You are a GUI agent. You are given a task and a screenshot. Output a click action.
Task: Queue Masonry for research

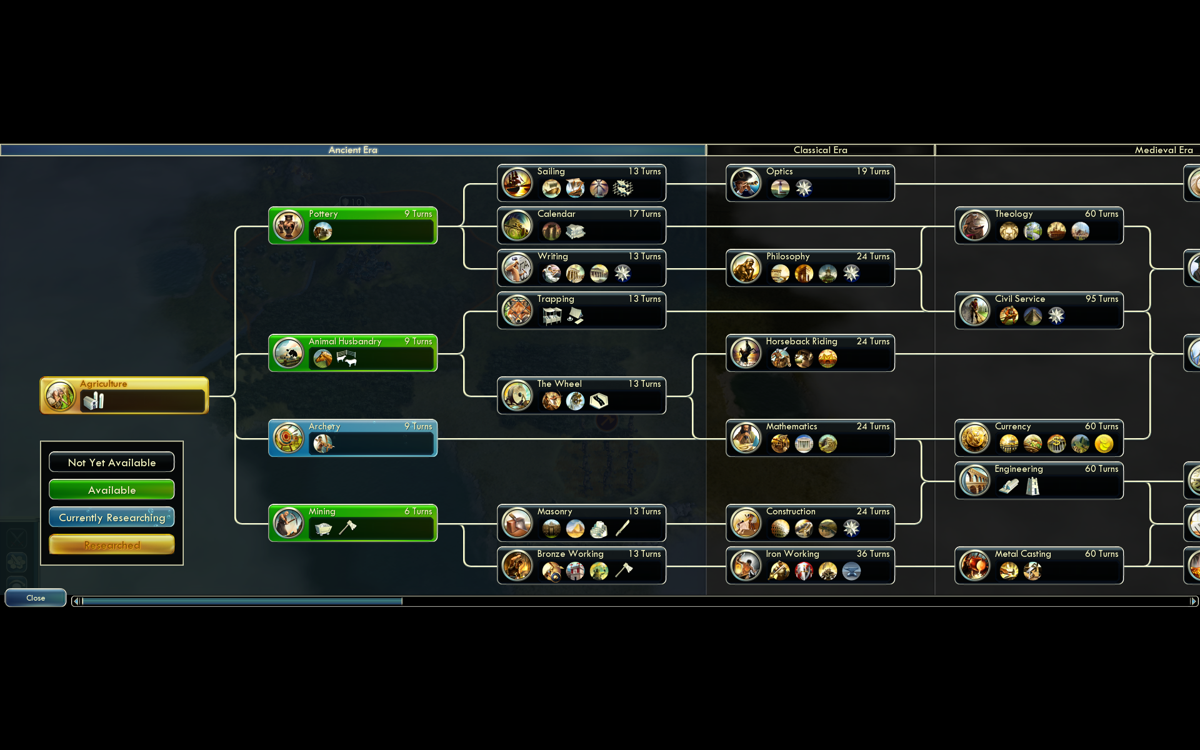pos(581,523)
